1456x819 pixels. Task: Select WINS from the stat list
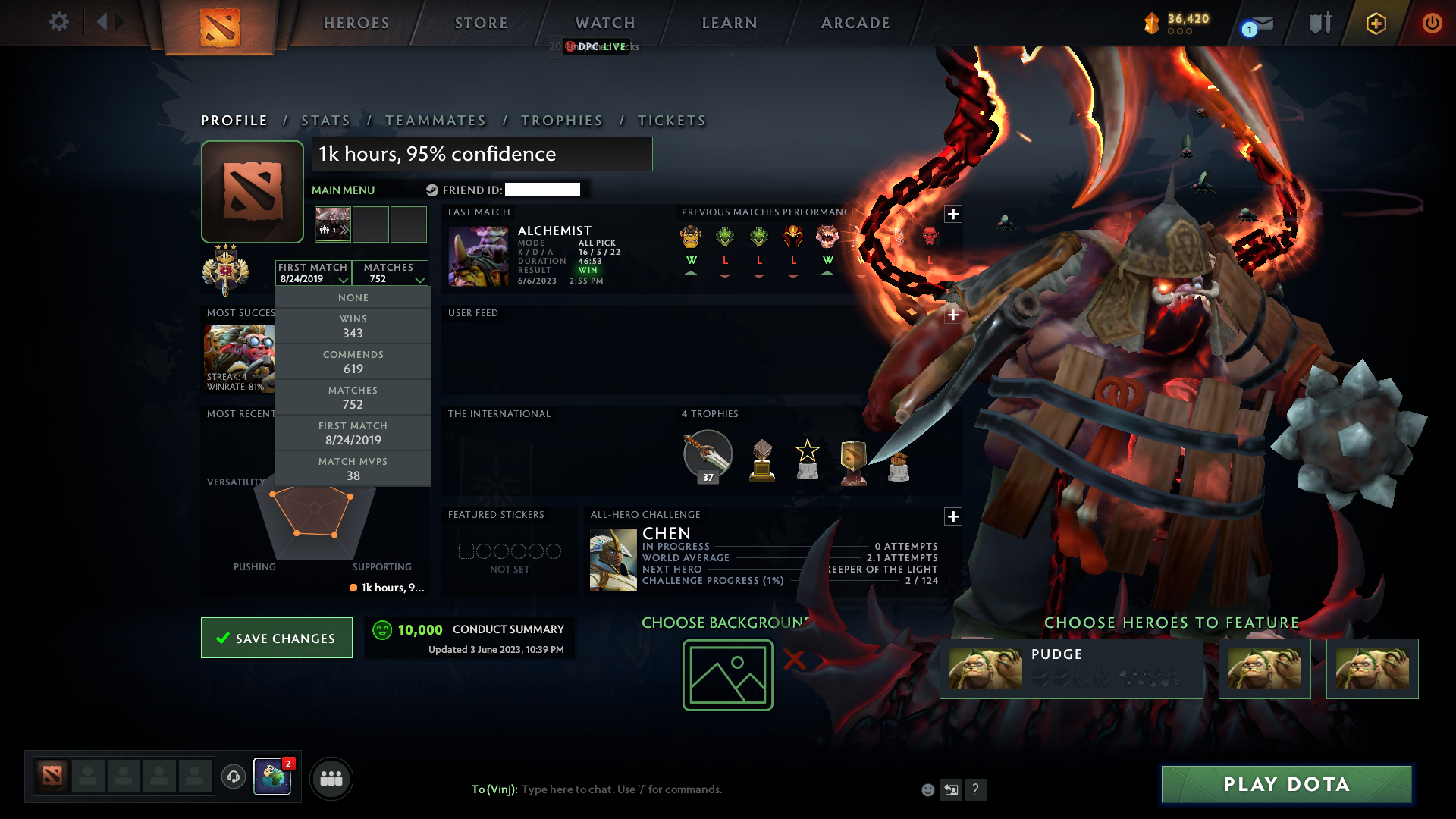tap(353, 325)
